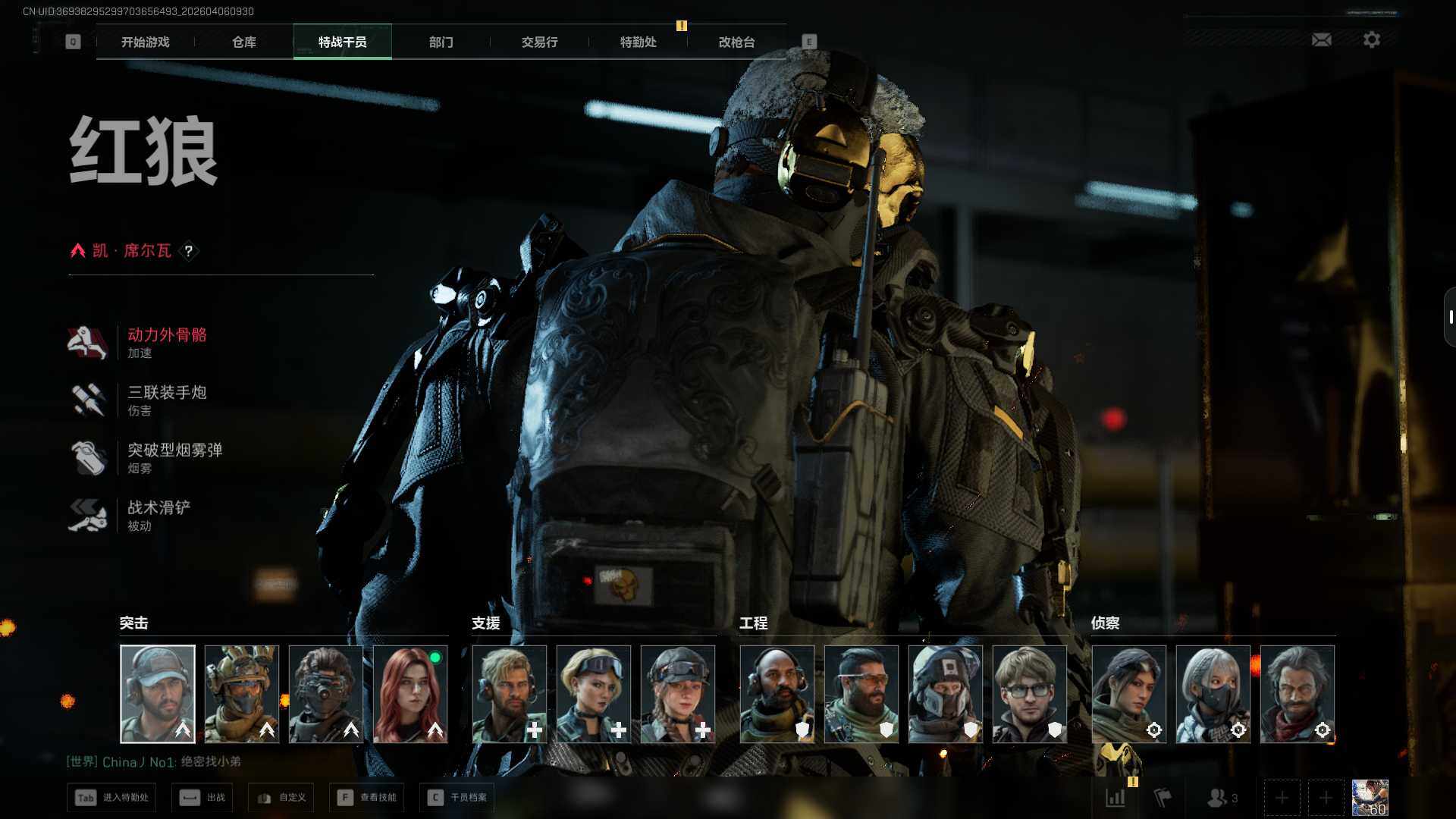The image size is (1456, 819).
Task: View the 三联装手炮 skill
Action: pos(167,400)
